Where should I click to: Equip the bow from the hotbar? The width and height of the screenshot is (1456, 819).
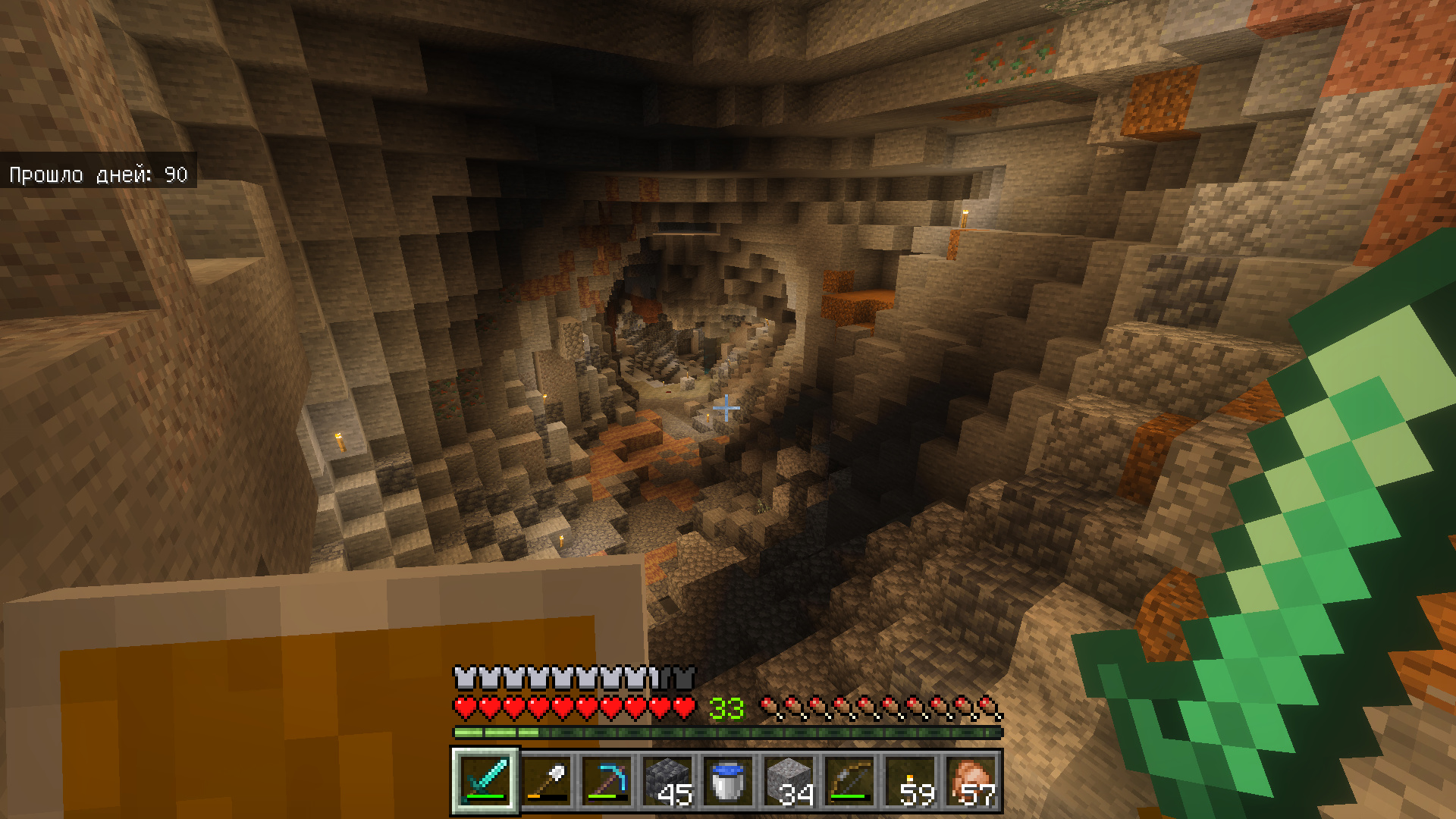click(x=850, y=781)
